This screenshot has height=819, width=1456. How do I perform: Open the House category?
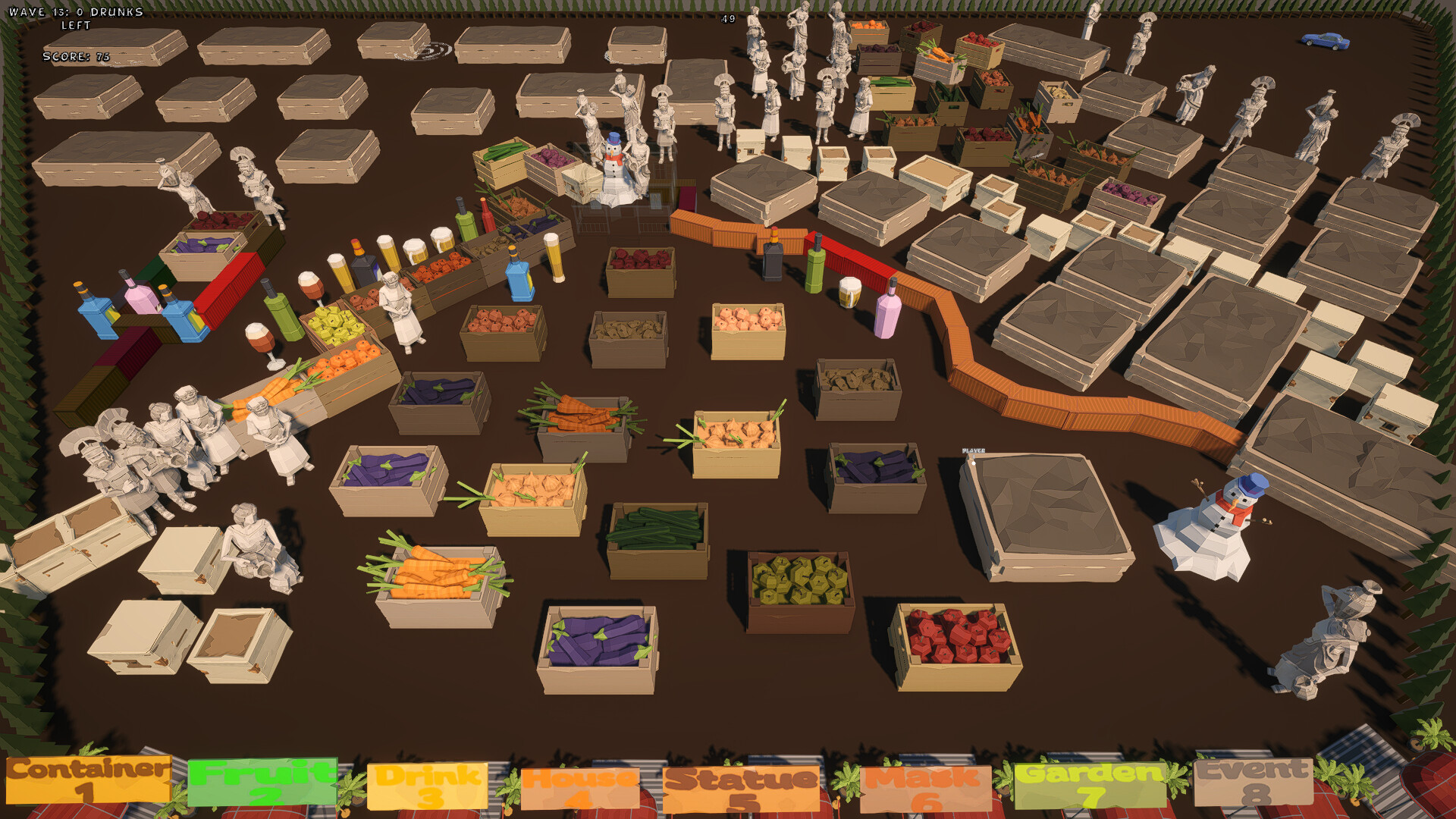pos(580,789)
